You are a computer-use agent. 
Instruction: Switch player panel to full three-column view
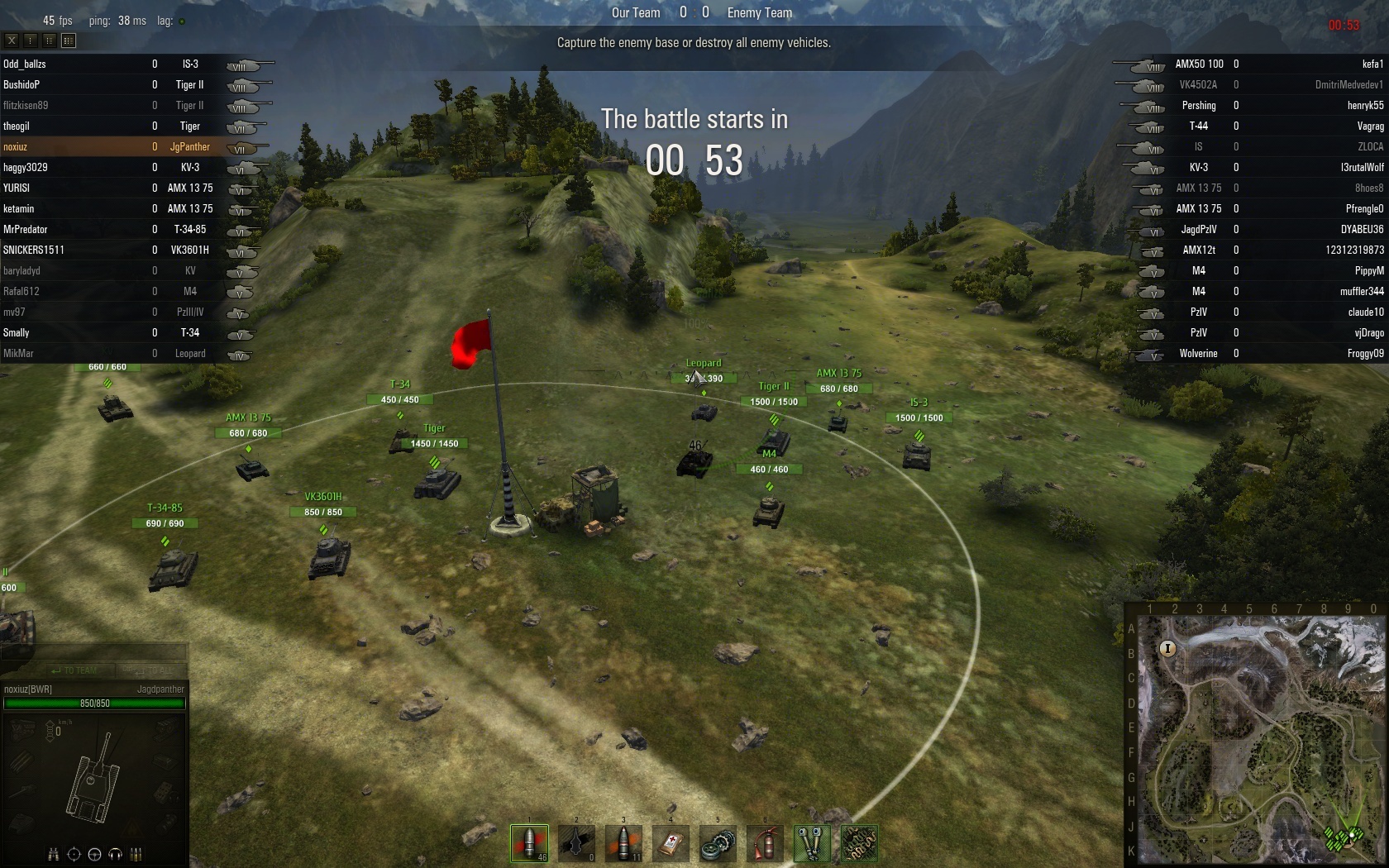[69, 40]
